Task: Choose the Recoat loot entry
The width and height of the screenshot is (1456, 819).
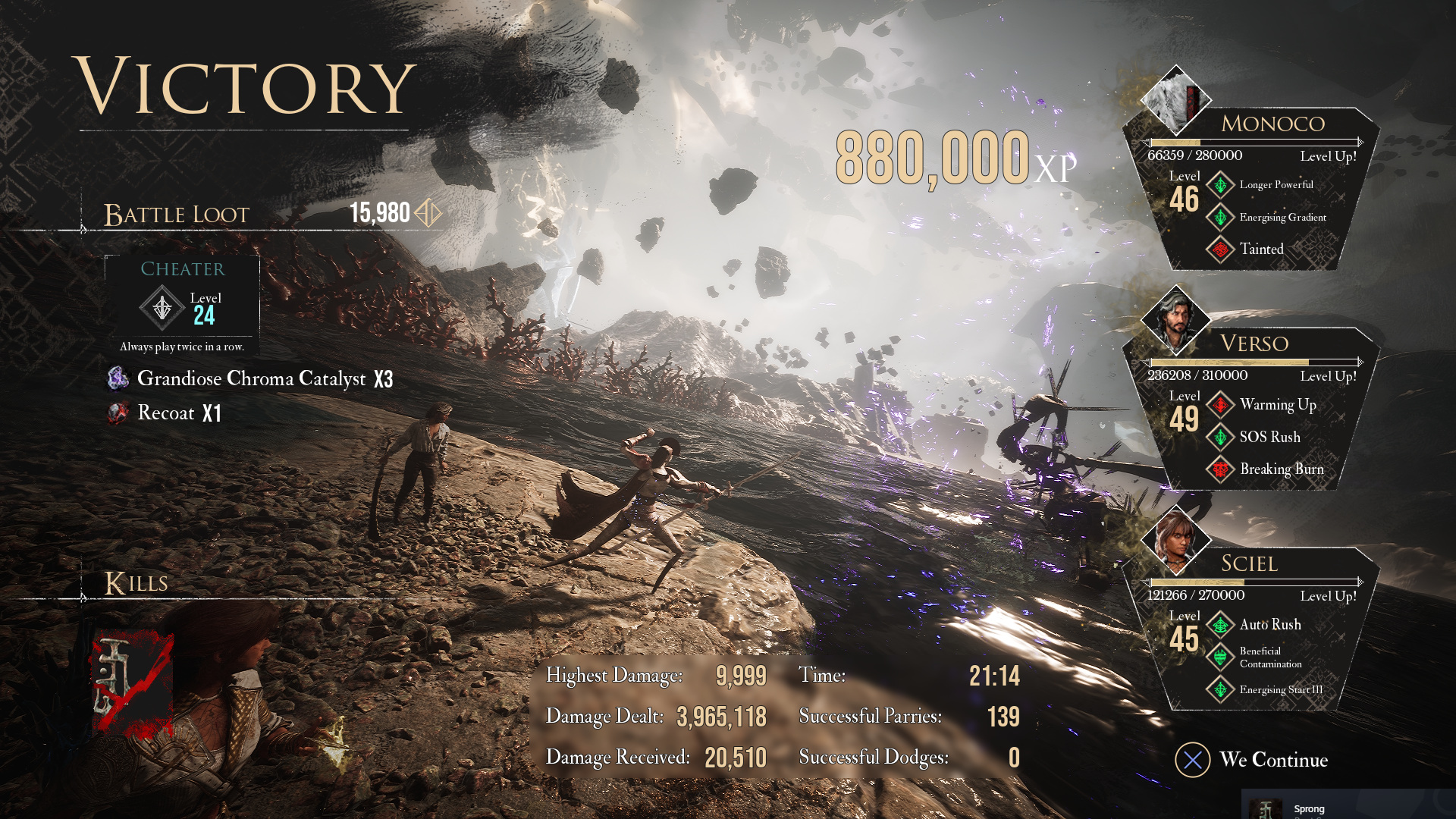Action: [x=165, y=413]
